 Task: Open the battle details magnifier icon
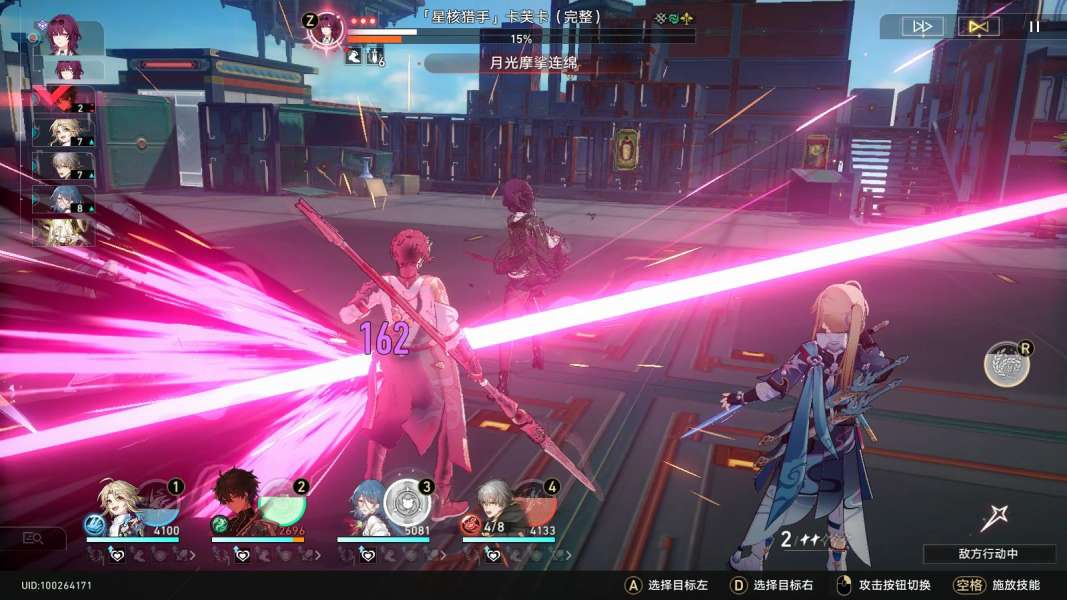tap(33, 538)
